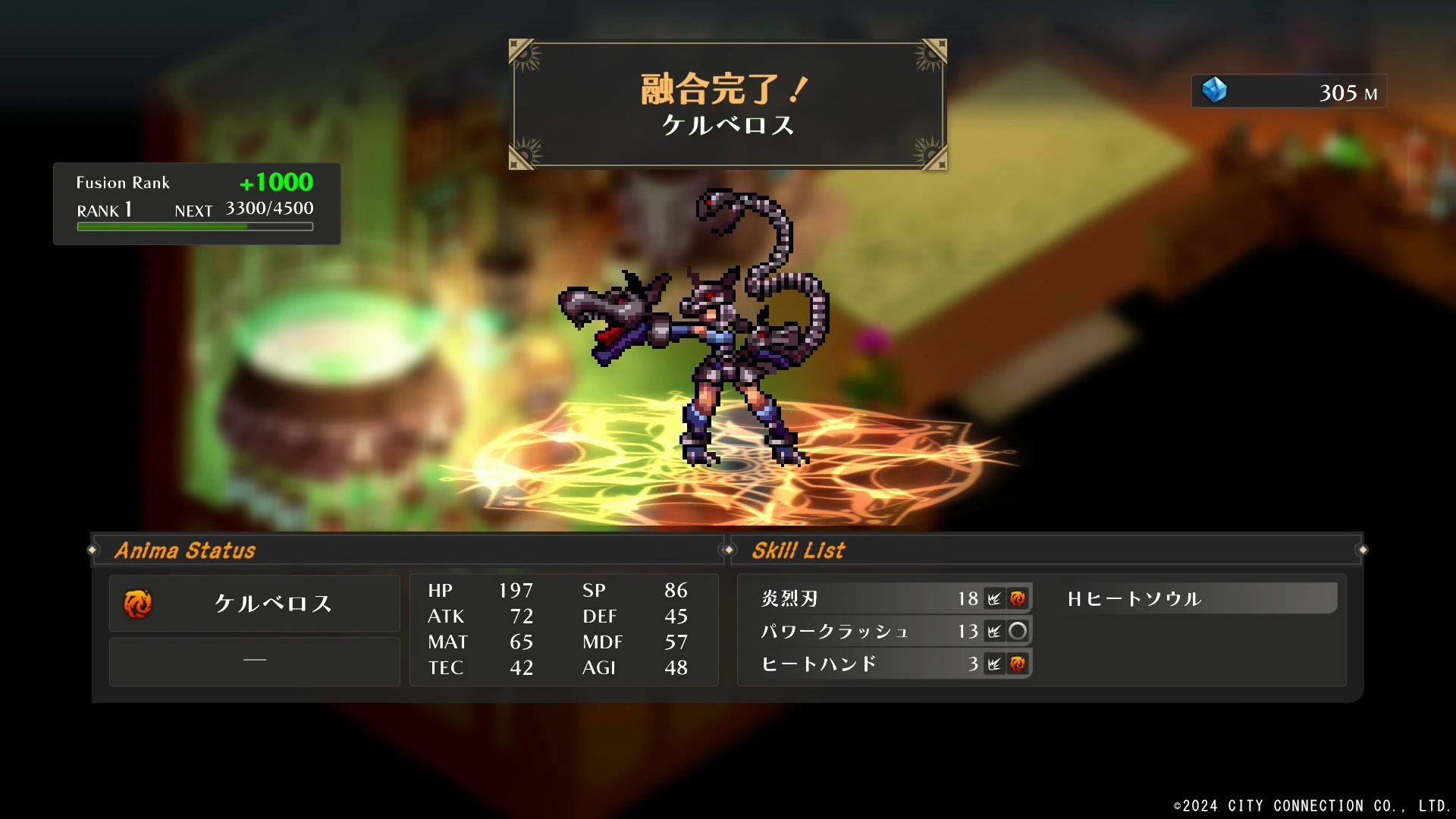
Task: Click the strike icon next to 炎烈刃's SP cost
Action: click(x=996, y=598)
